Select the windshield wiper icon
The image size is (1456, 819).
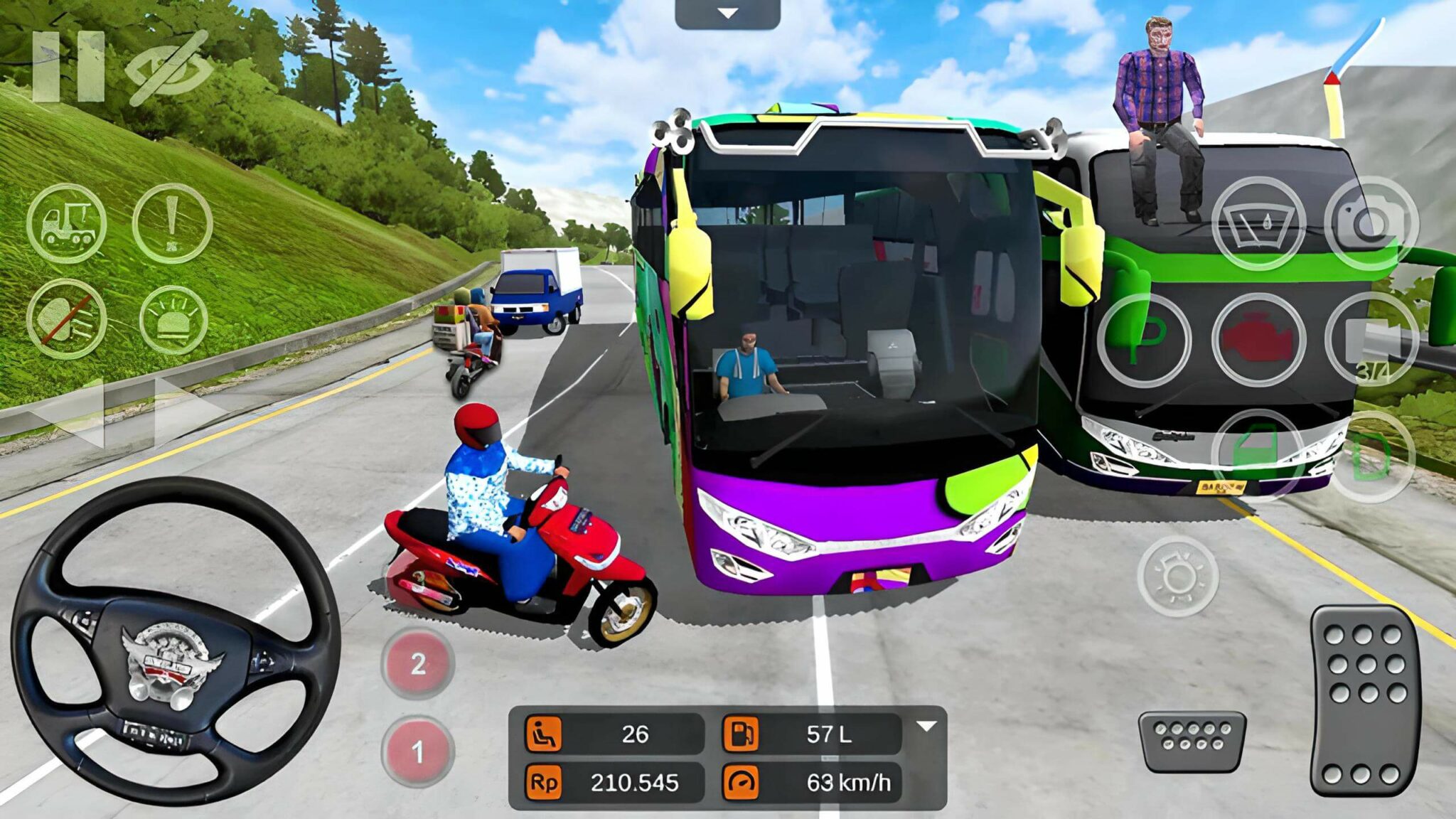tap(1259, 226)
